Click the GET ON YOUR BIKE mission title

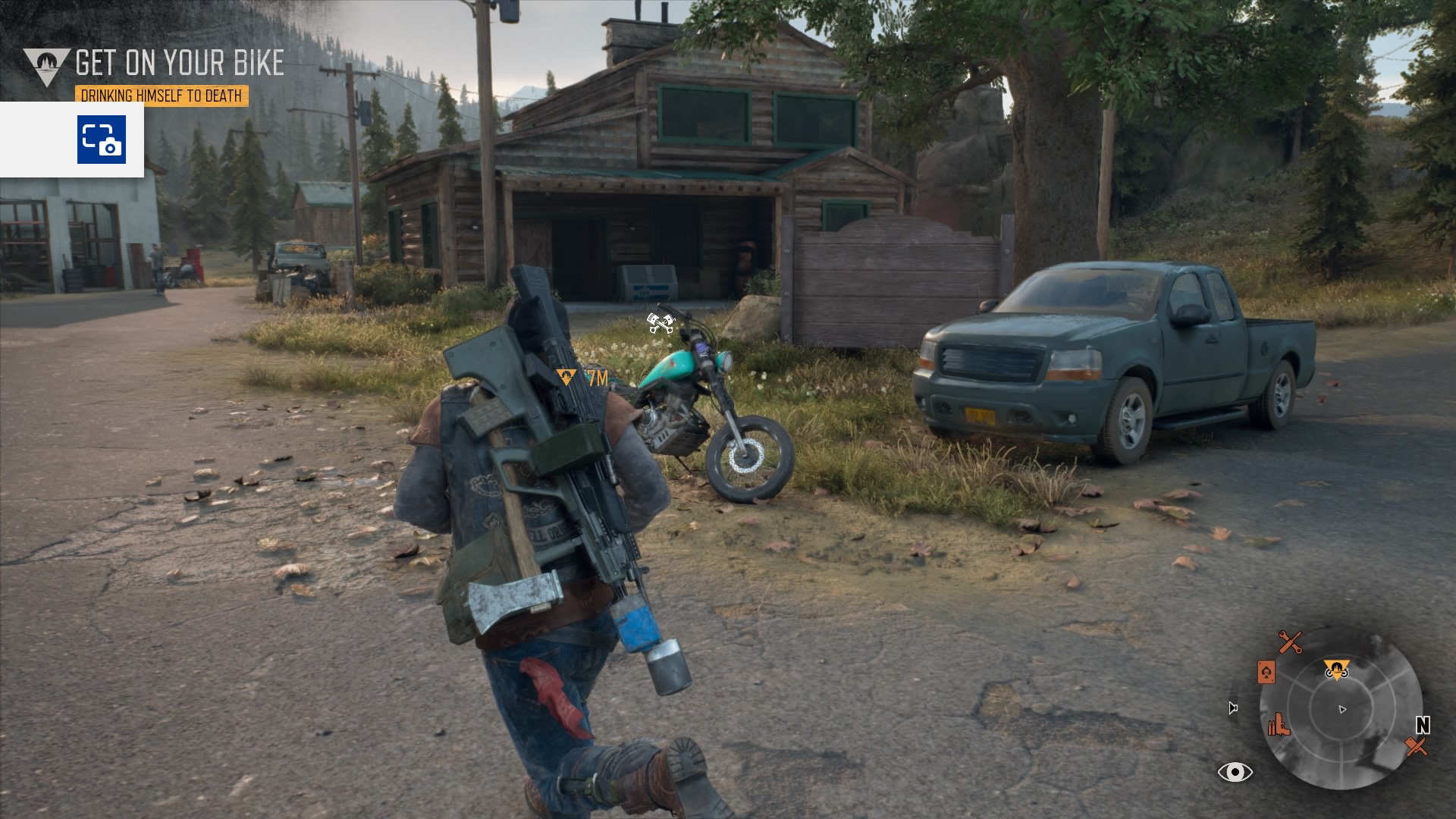[x=179, y=62]
